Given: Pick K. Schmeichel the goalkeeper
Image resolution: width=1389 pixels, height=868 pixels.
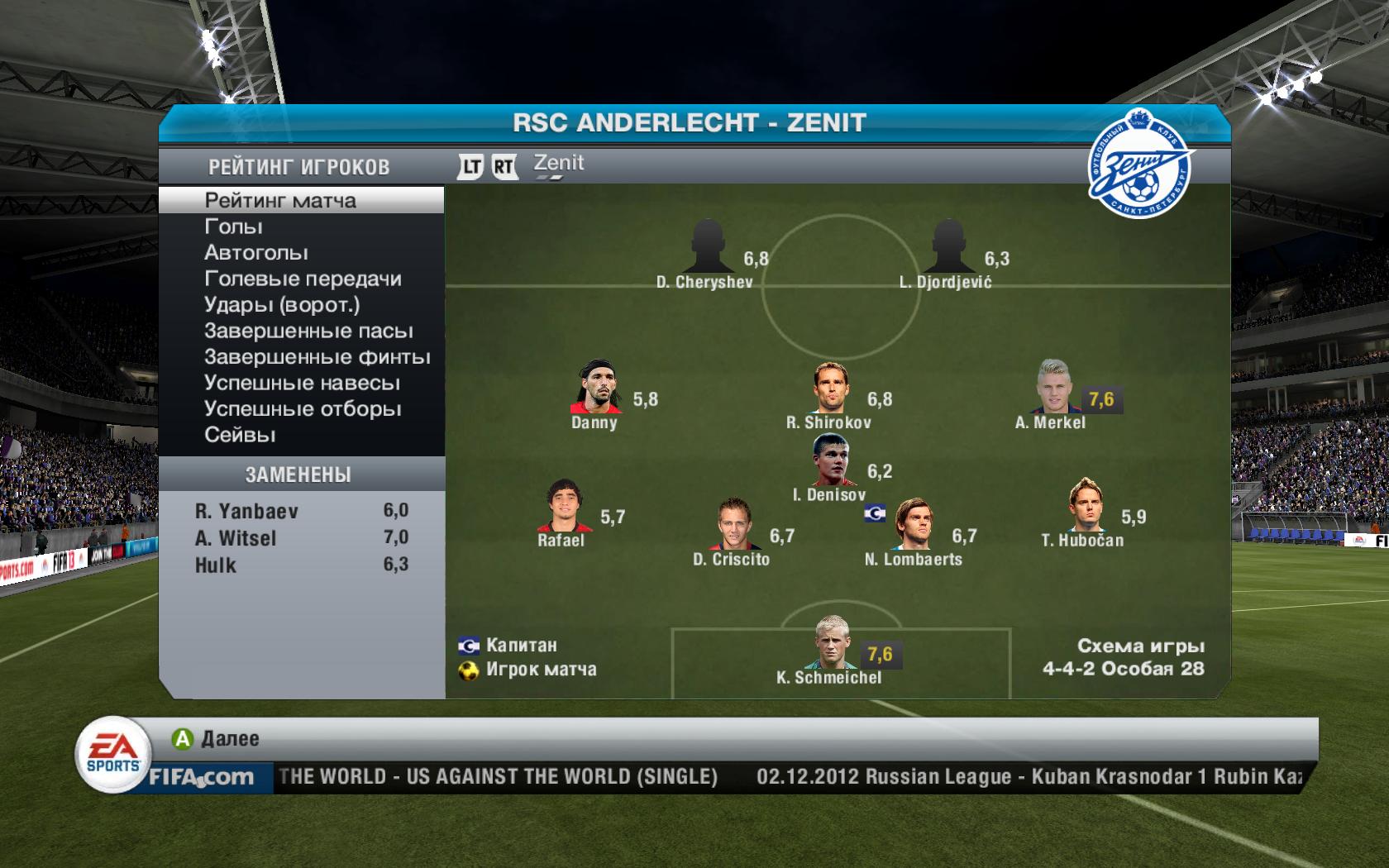Looking at the screenshot, I should coord(830,642).
